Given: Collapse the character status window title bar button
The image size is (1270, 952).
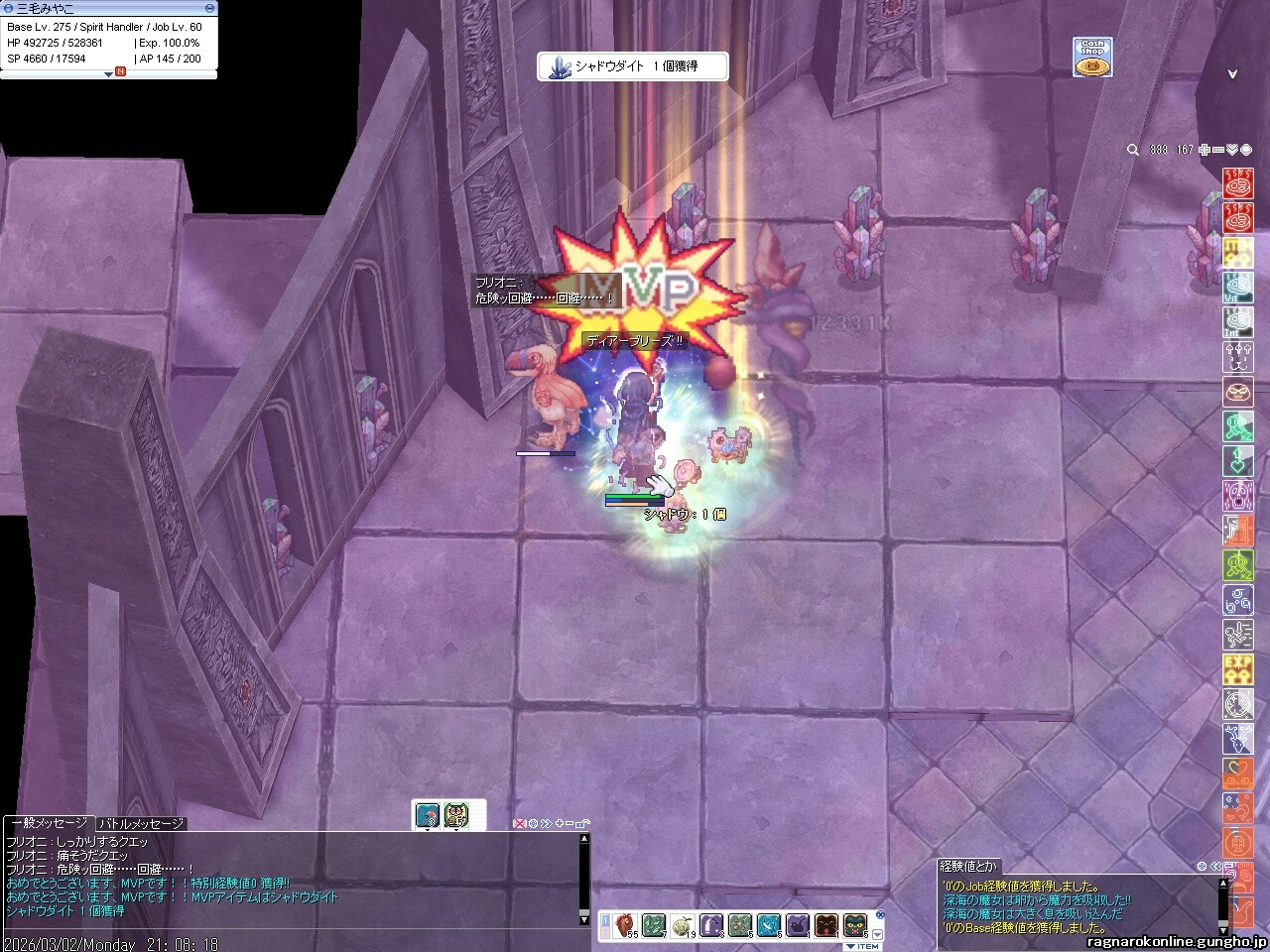Looking at the screenshot, I should [209, 8].
